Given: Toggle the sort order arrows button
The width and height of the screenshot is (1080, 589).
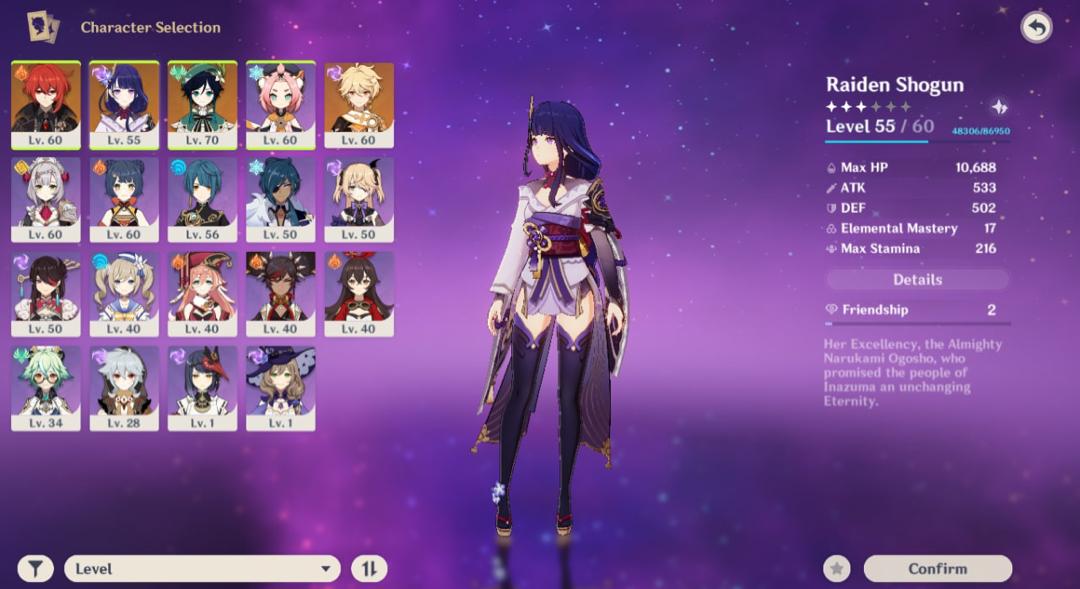Looking at the screenshot, I should [369, 569].
